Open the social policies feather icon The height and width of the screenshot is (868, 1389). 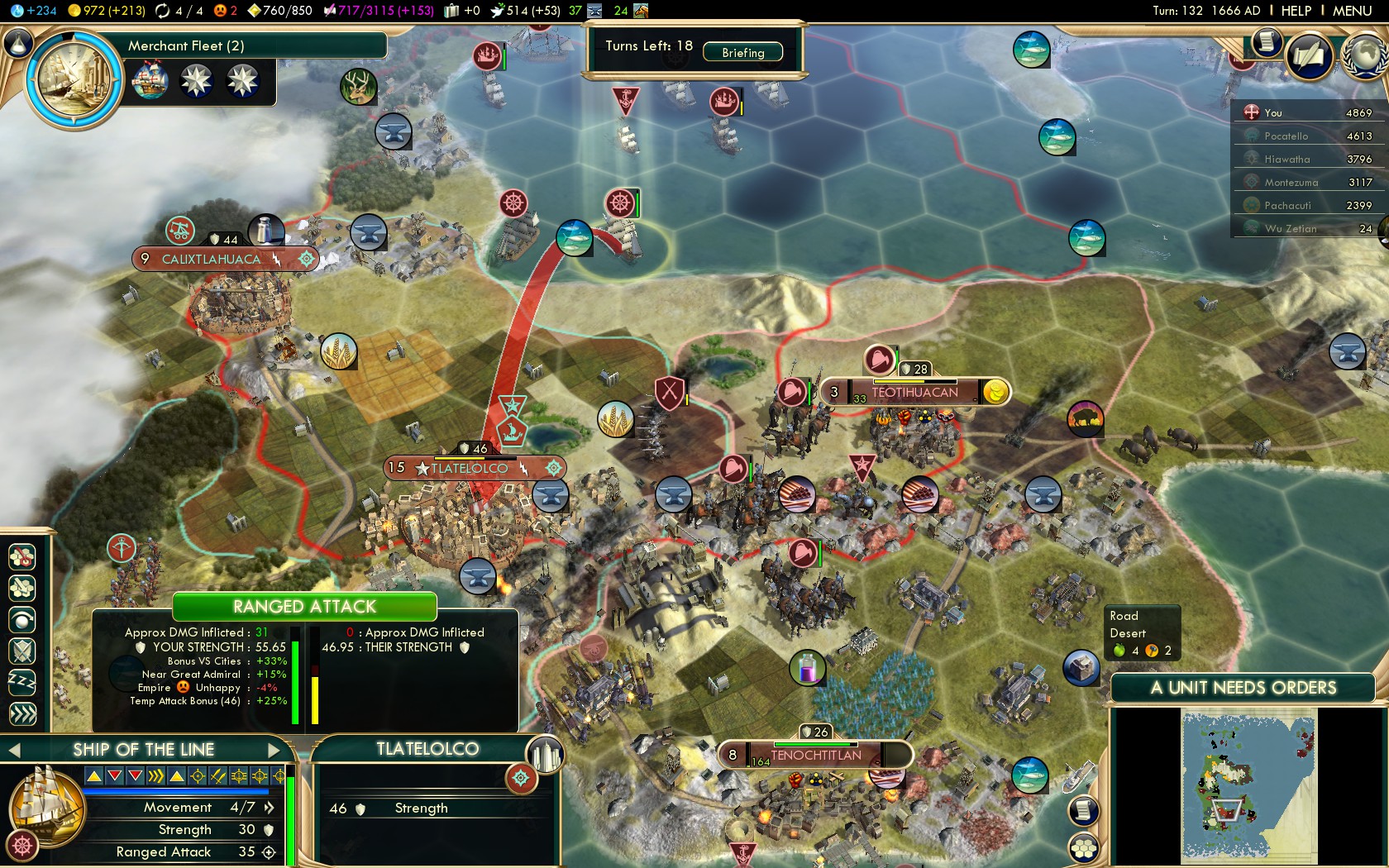pyautogui.click(x=1309, y=56)
